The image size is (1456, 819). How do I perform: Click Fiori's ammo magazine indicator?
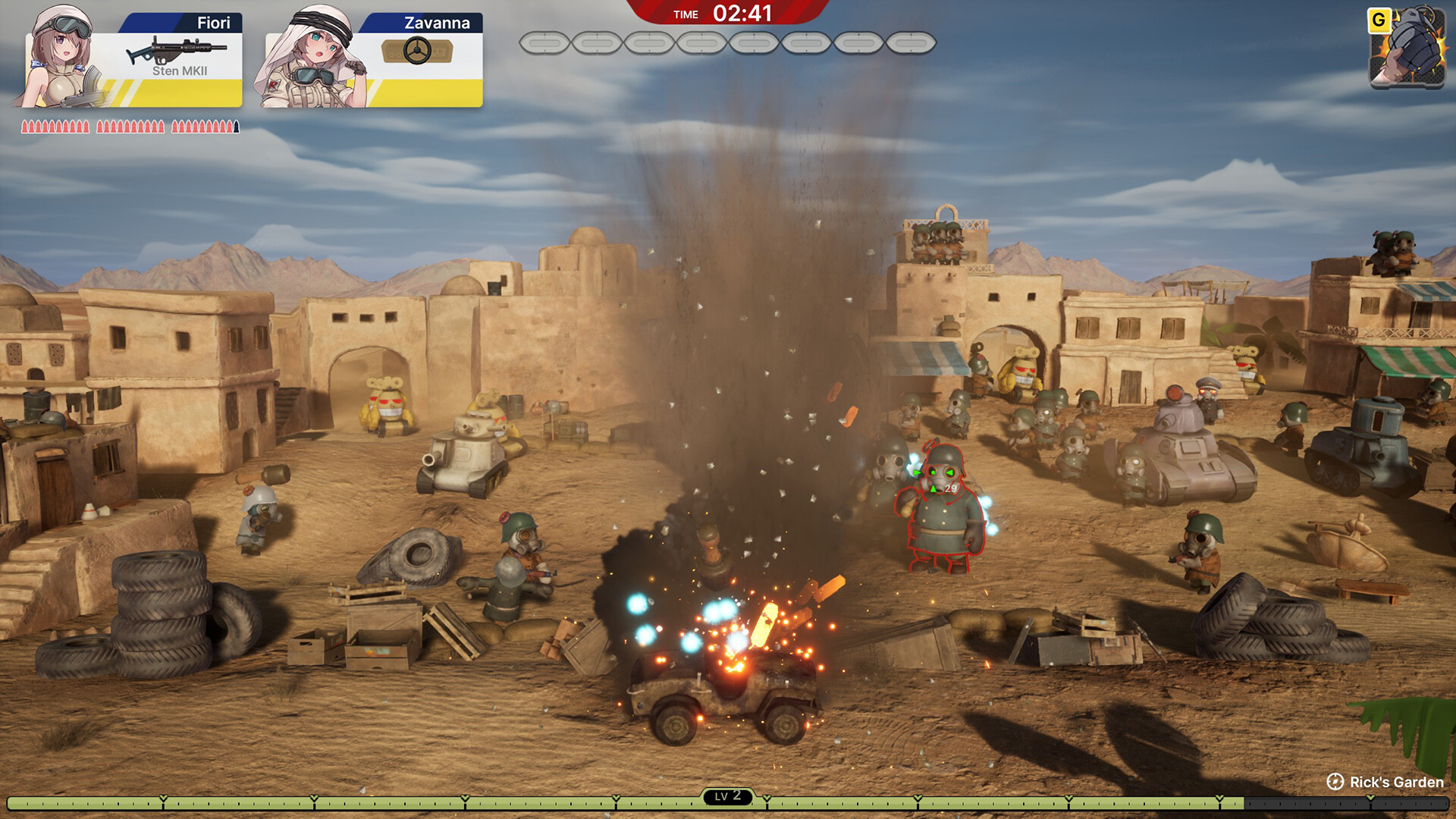click(x=129, y=125)
